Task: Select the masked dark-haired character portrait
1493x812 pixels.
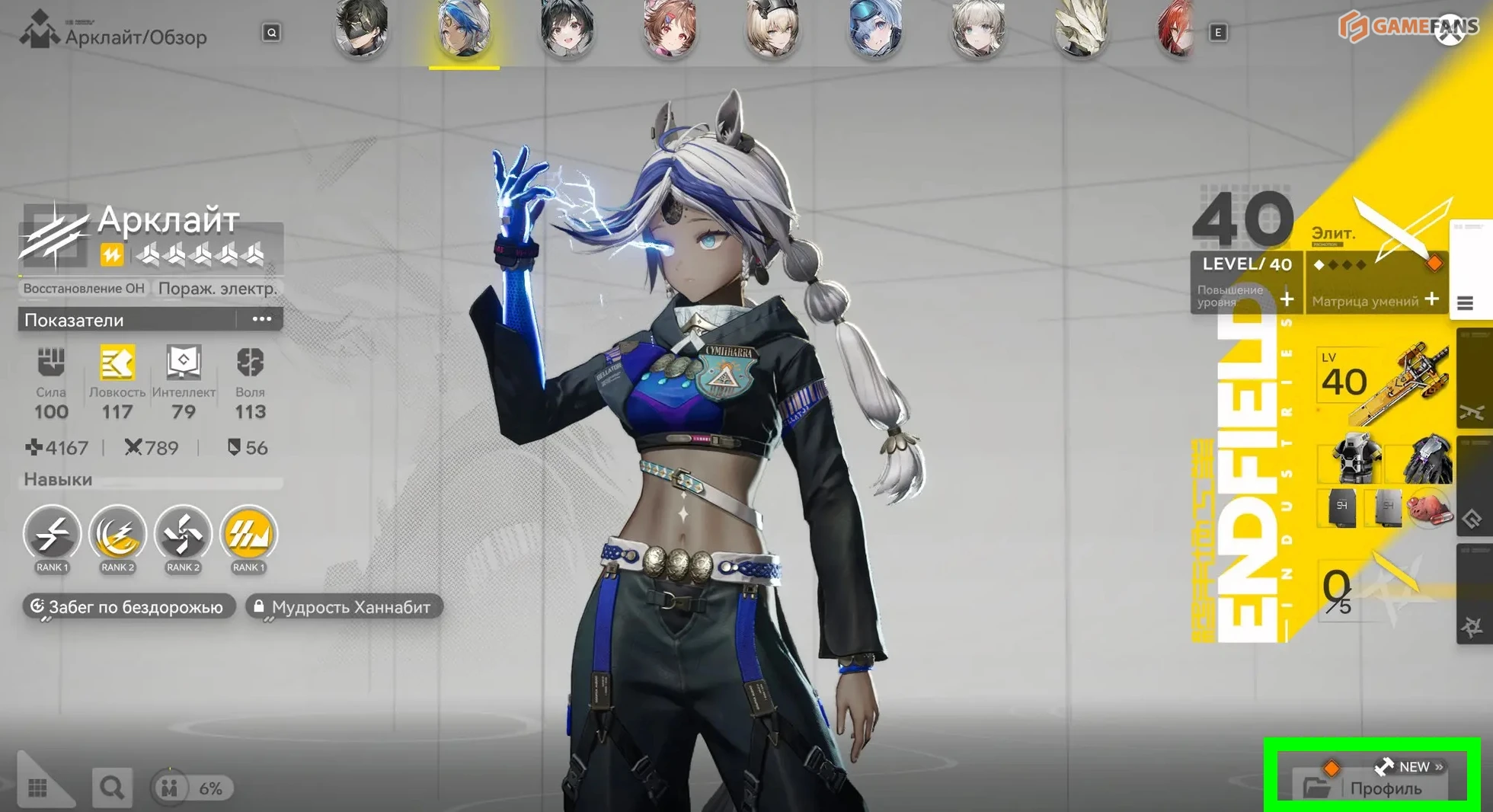Action: [x=362, y=29]
